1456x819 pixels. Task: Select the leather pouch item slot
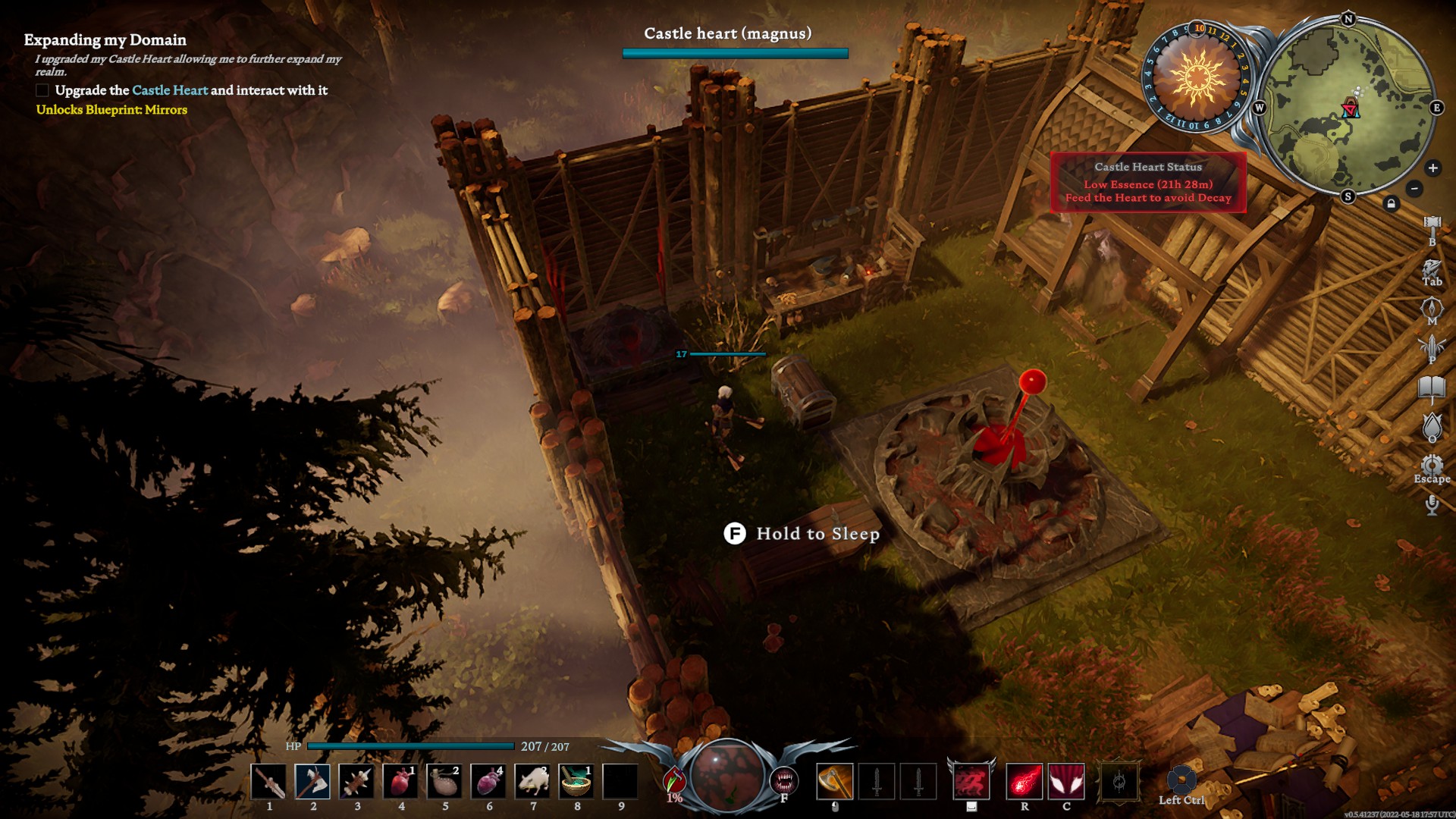click(444, 782)
